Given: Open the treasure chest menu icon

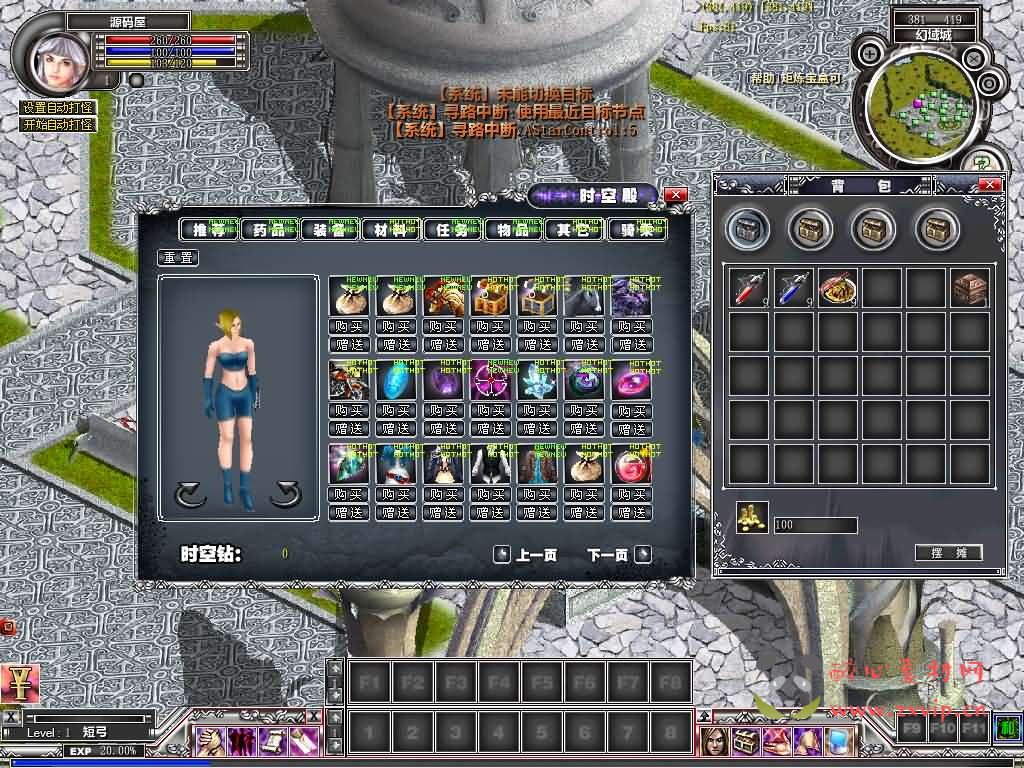Looking at the screenshot, I should point(747,741).
